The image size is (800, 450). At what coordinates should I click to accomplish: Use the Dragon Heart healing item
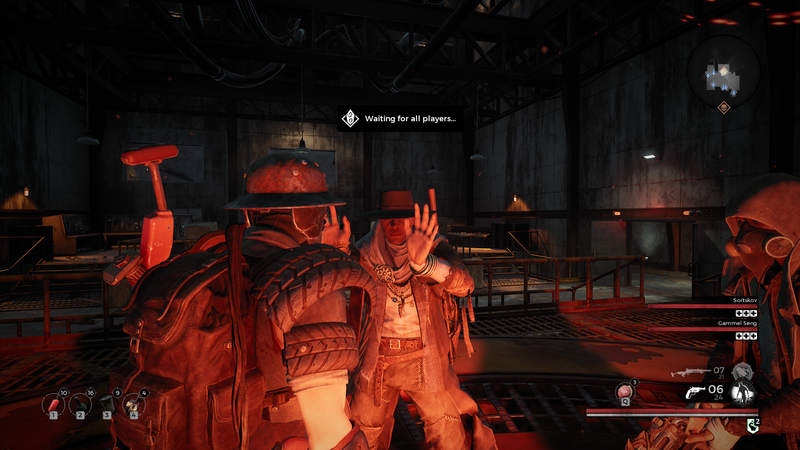tap(626, 392)
